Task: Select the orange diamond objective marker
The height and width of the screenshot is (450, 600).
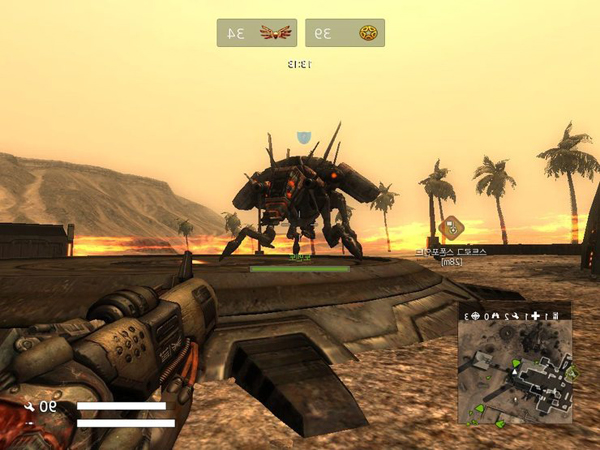Action: click(x=451, y=228)
